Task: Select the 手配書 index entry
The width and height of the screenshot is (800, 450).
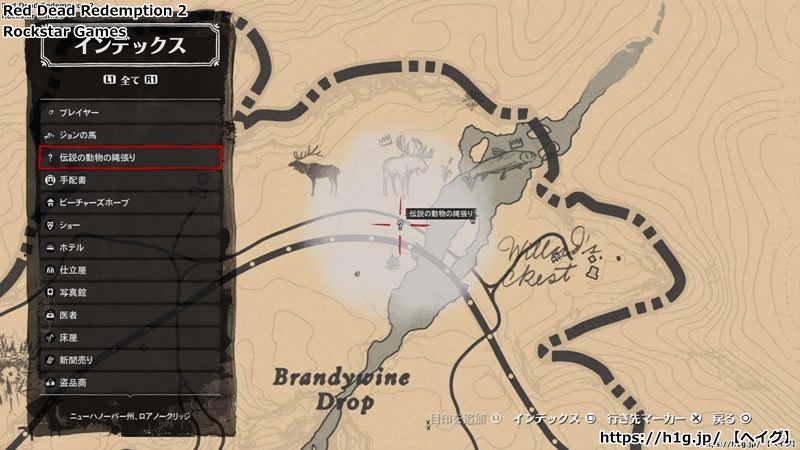Action: (130, 180)
